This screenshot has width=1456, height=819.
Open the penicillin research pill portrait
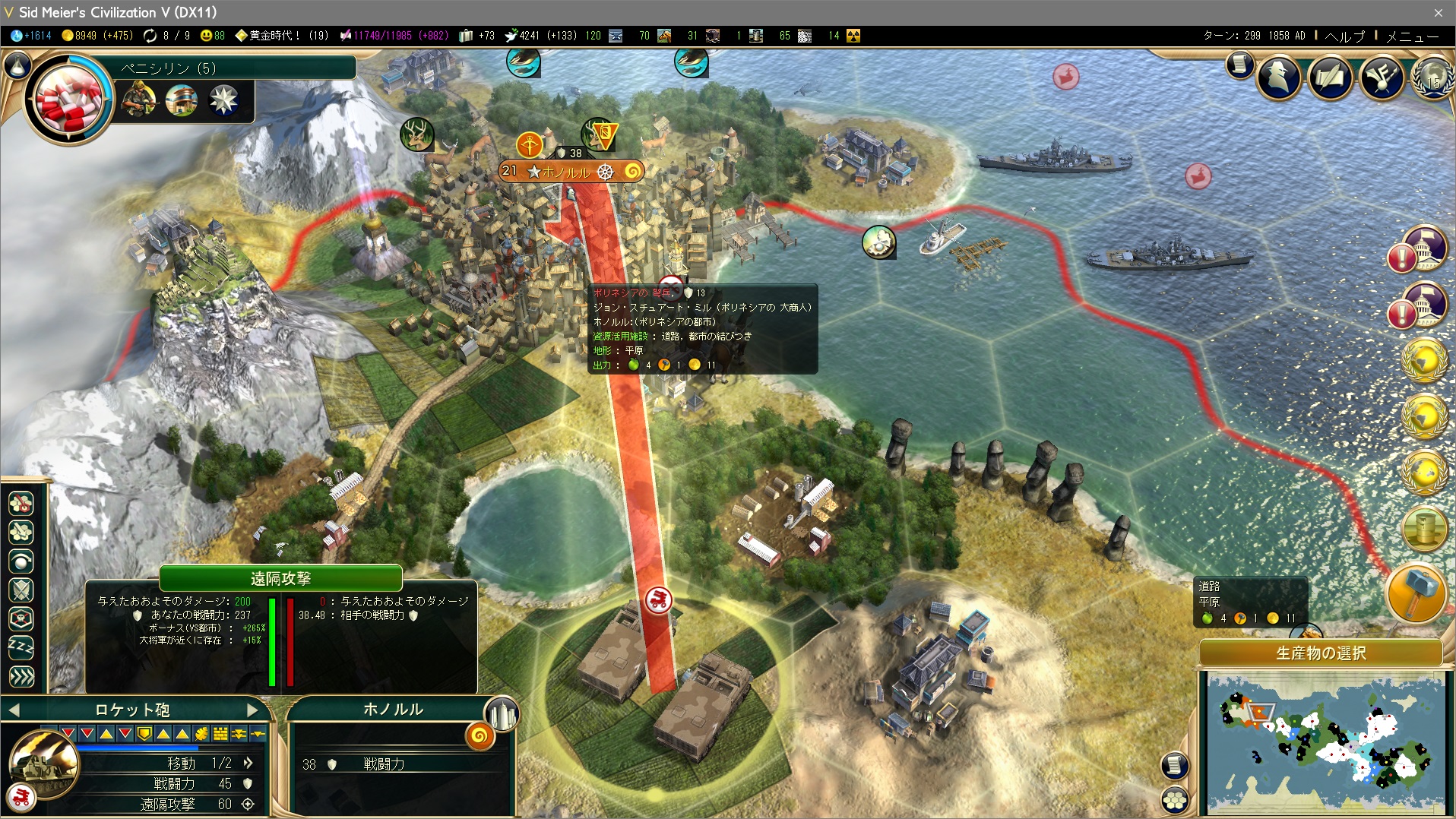[68, 99]
